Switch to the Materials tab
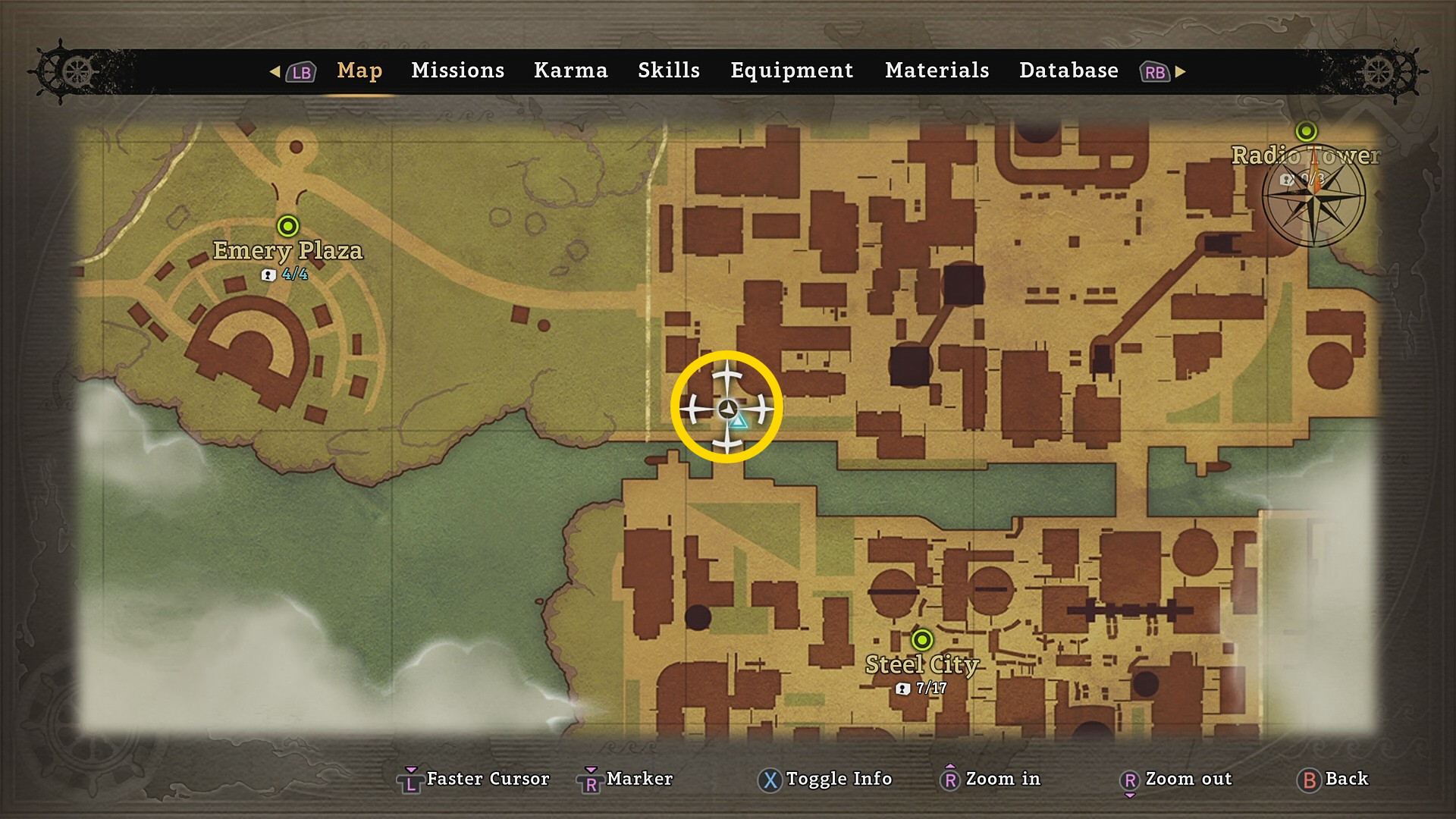 937,71
